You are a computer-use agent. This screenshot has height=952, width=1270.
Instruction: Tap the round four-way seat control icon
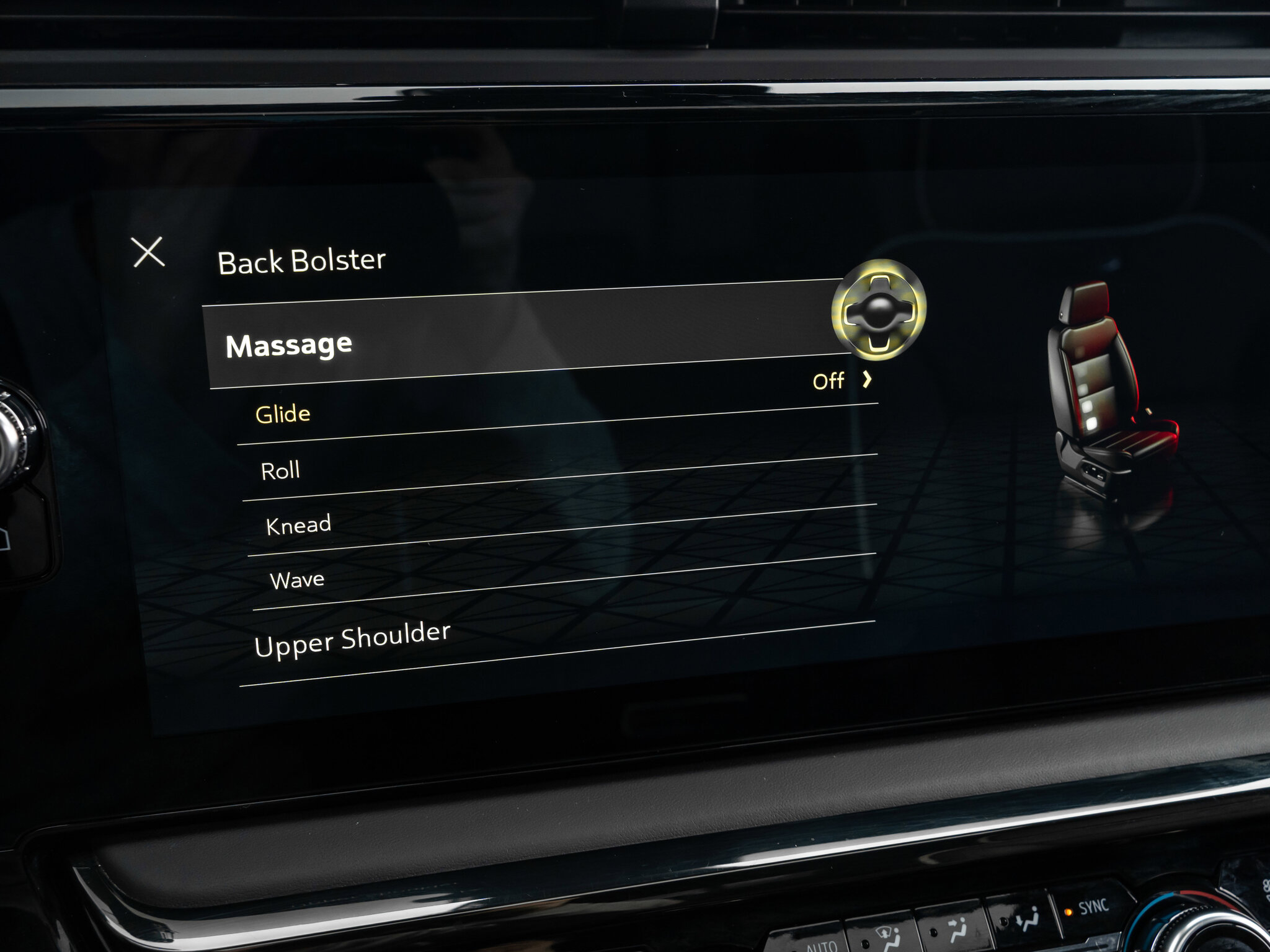coord(879,309)
